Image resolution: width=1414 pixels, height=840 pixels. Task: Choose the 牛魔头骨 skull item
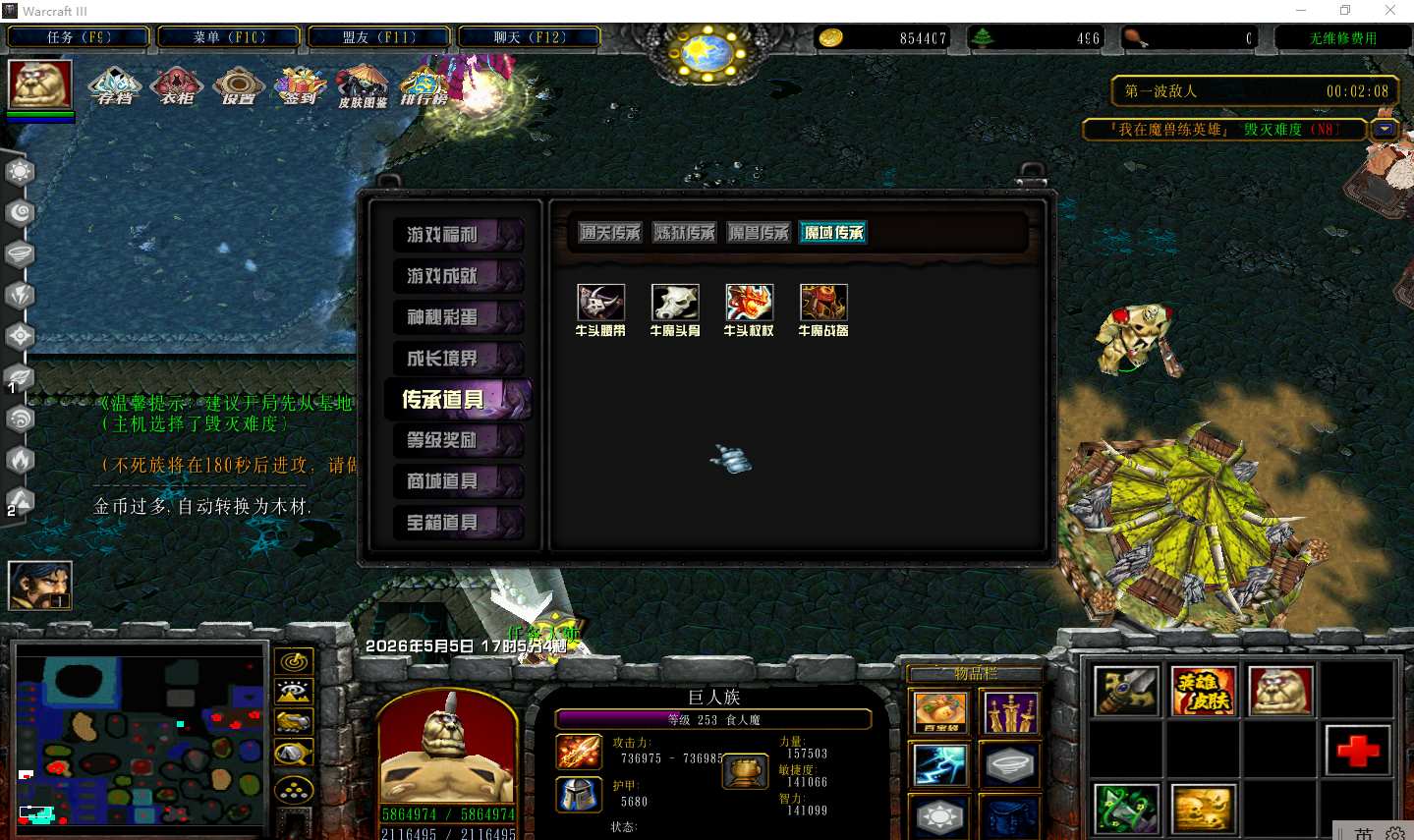(x=675, y=304)
